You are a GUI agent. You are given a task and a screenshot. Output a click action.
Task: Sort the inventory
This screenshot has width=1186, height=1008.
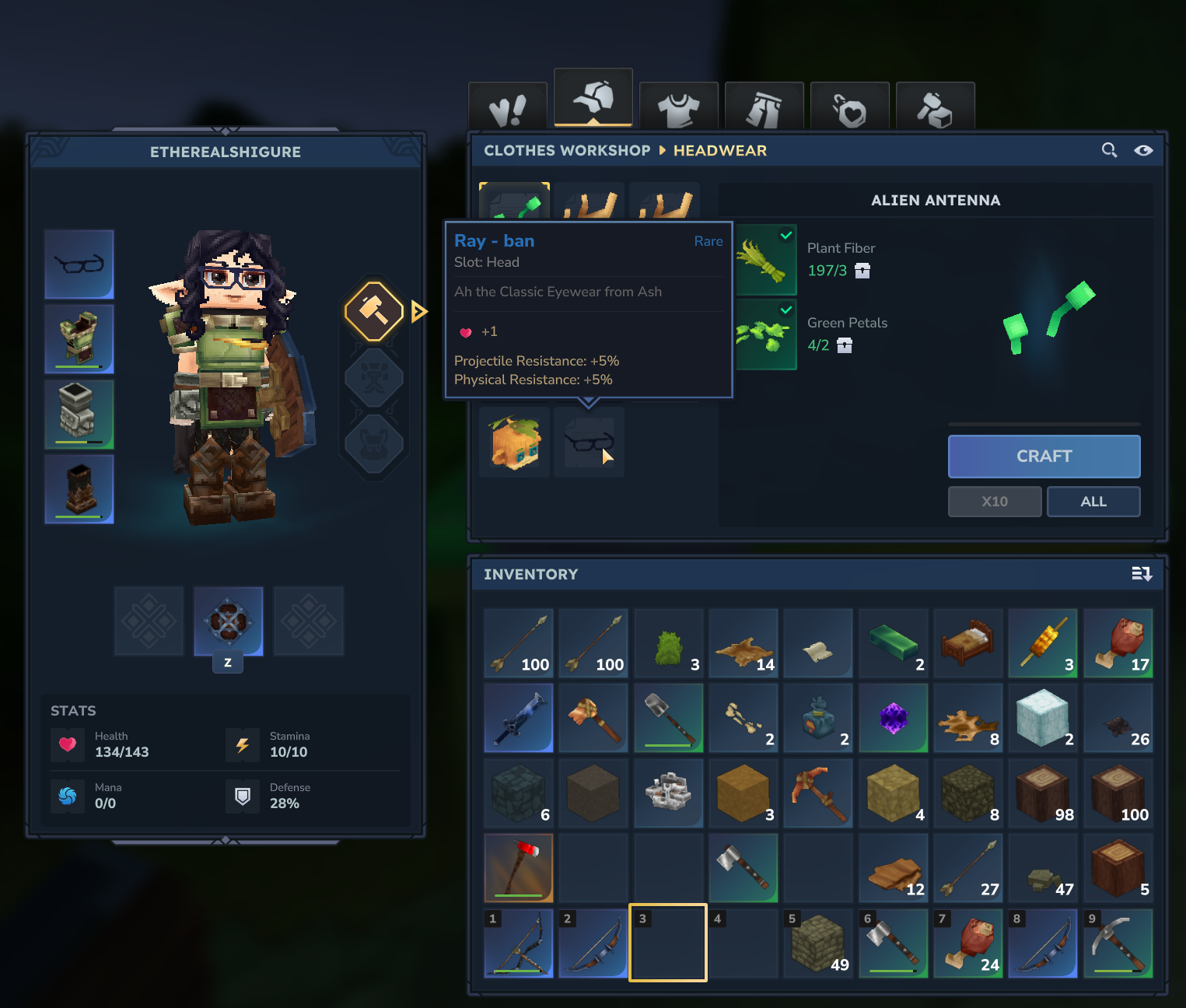pyautogui.click(x=1141, y=574)
